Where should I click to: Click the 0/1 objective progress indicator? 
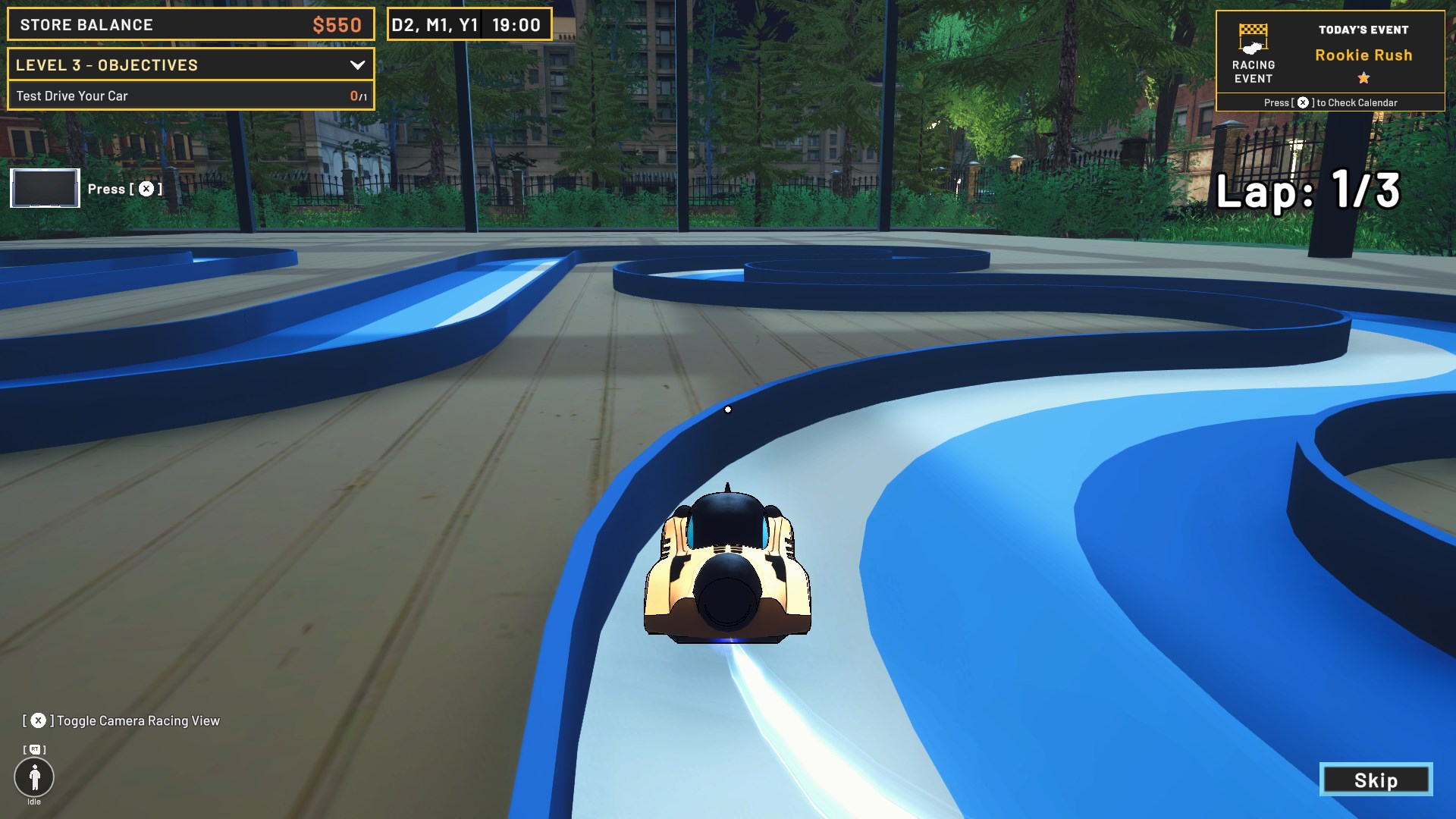tap(355, 96)
